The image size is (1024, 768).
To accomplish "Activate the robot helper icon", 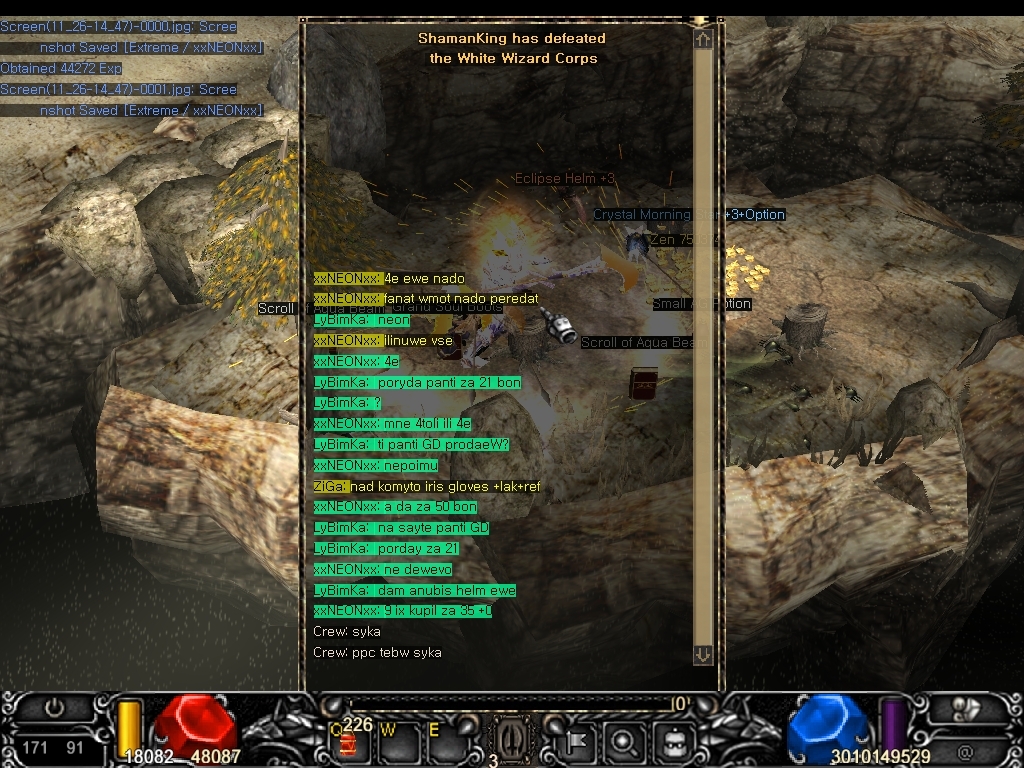I will pos(669,742).
